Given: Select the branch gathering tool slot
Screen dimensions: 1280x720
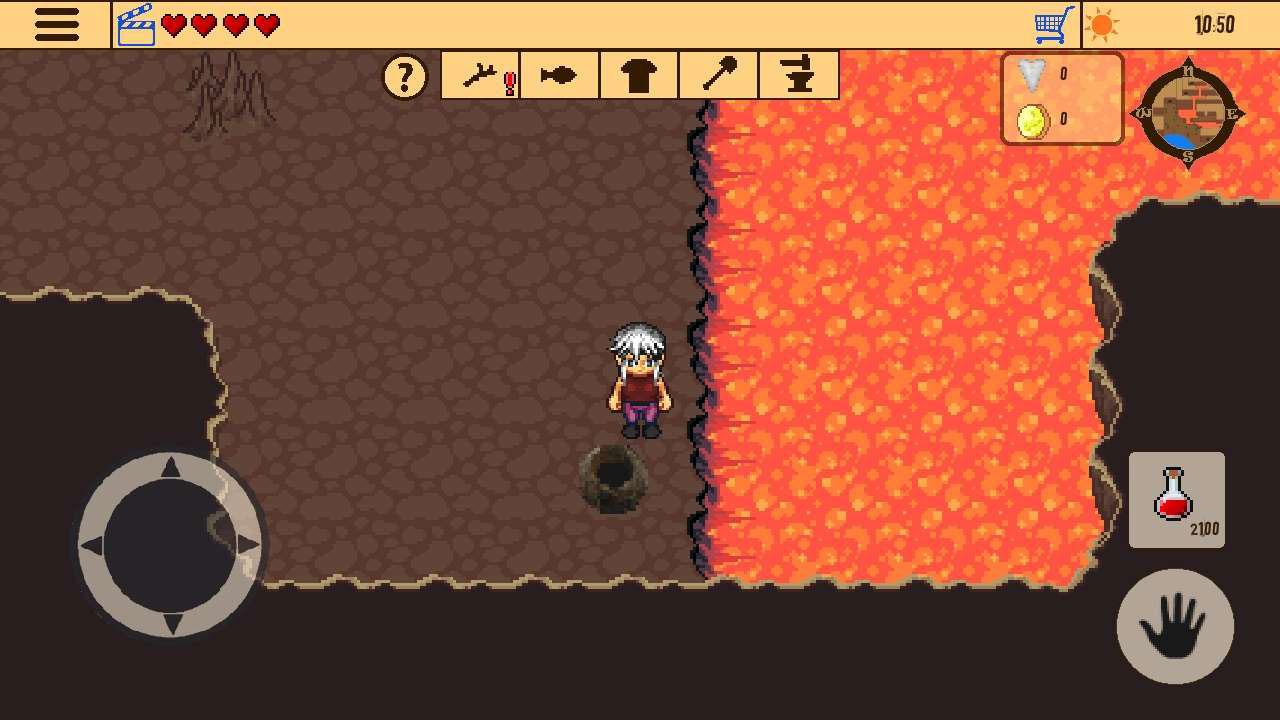Looking at the screenshot, I should coord(478,75).
